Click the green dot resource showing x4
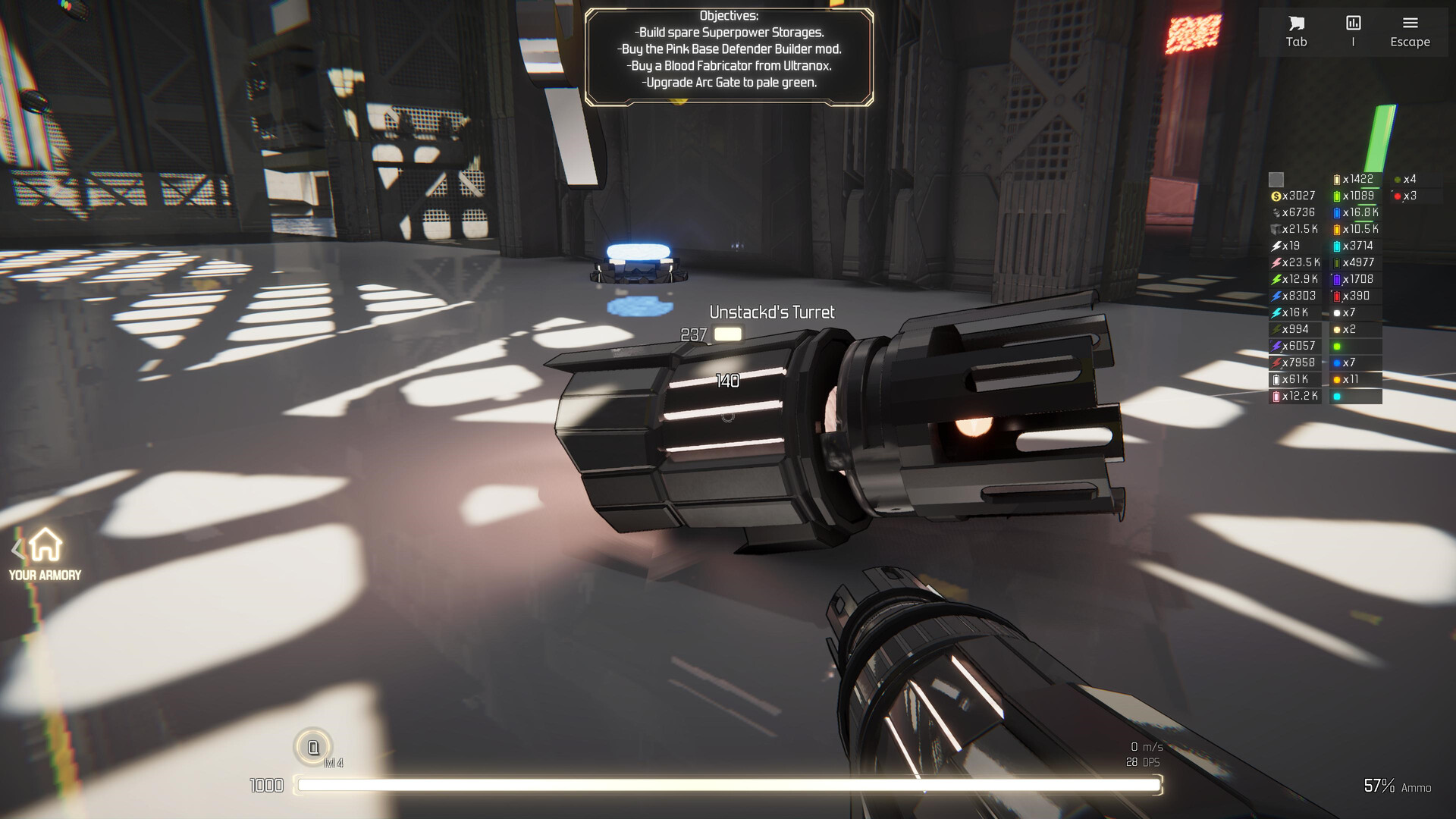This screenshot has height=819, width=1456. coord(1398,178)
